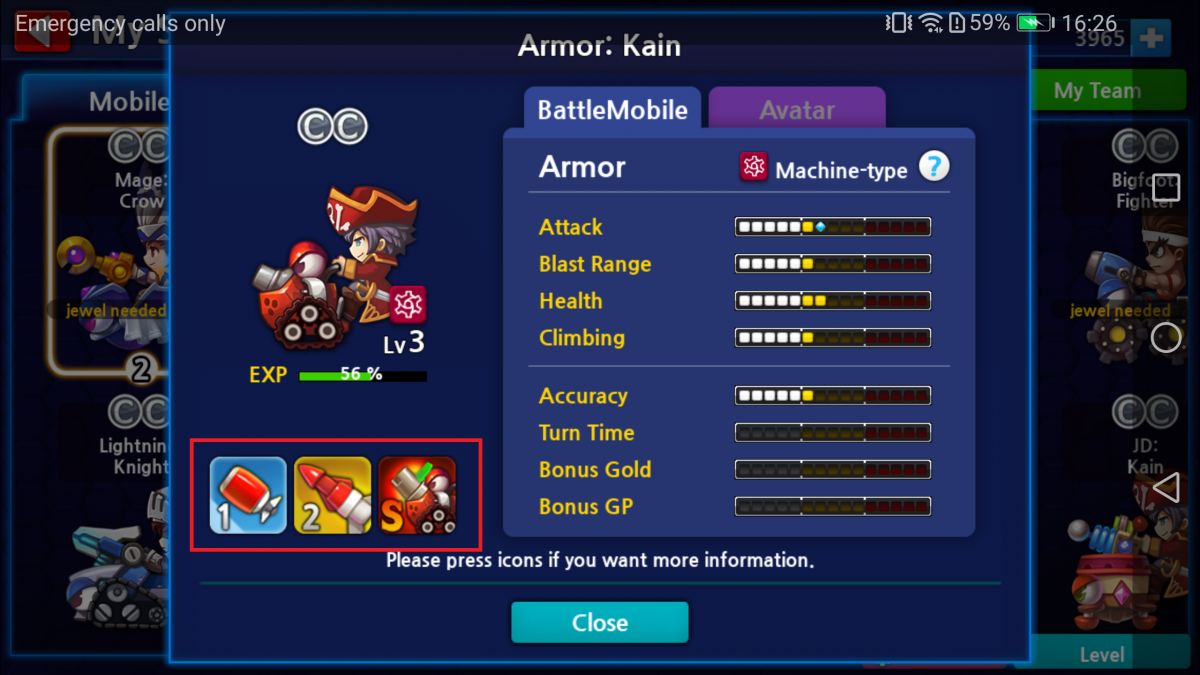Tap the Android back triangle button
This screenshot has width=1200, height=675.
pyautogui.click(x=1166, y=488)
